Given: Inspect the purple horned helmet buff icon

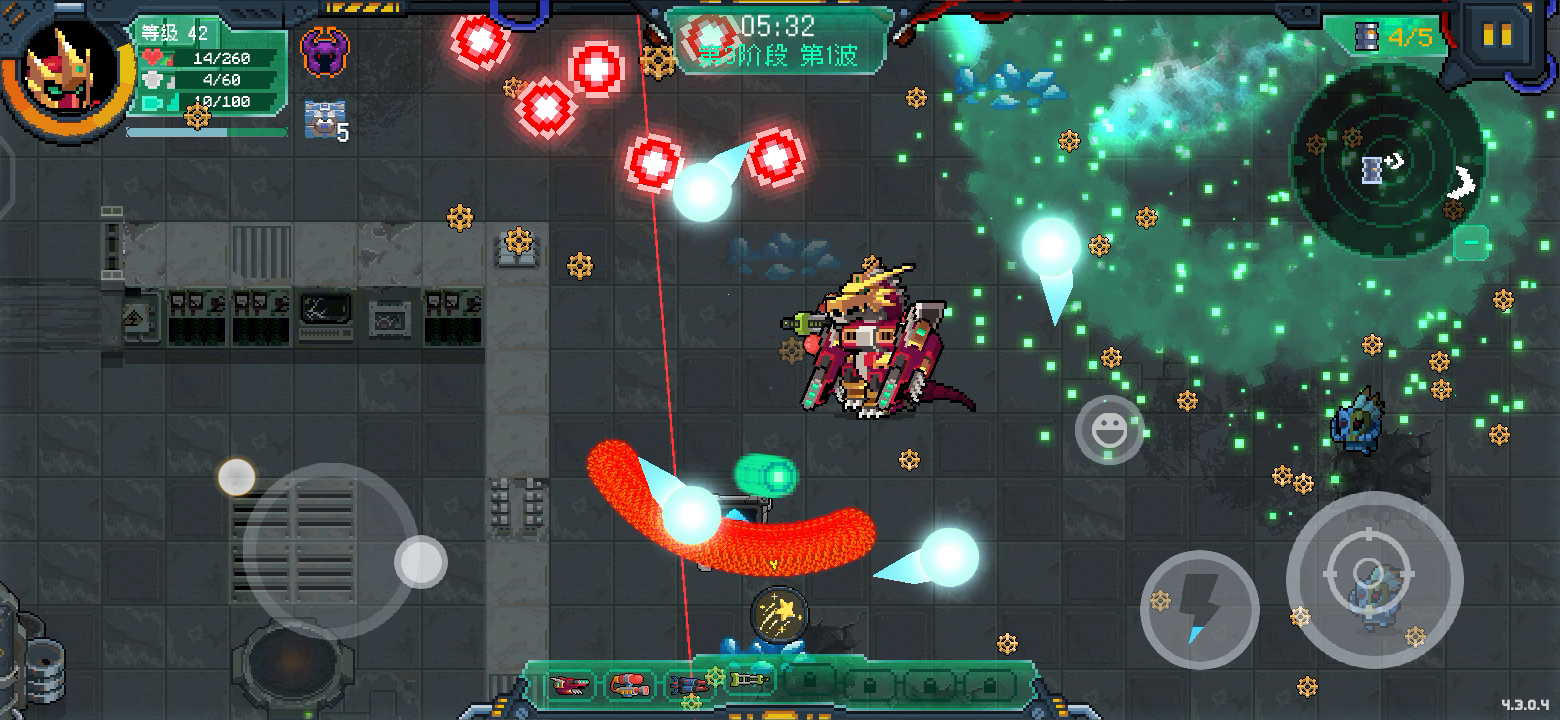Looking at the screenshot, I should (325, 52).
